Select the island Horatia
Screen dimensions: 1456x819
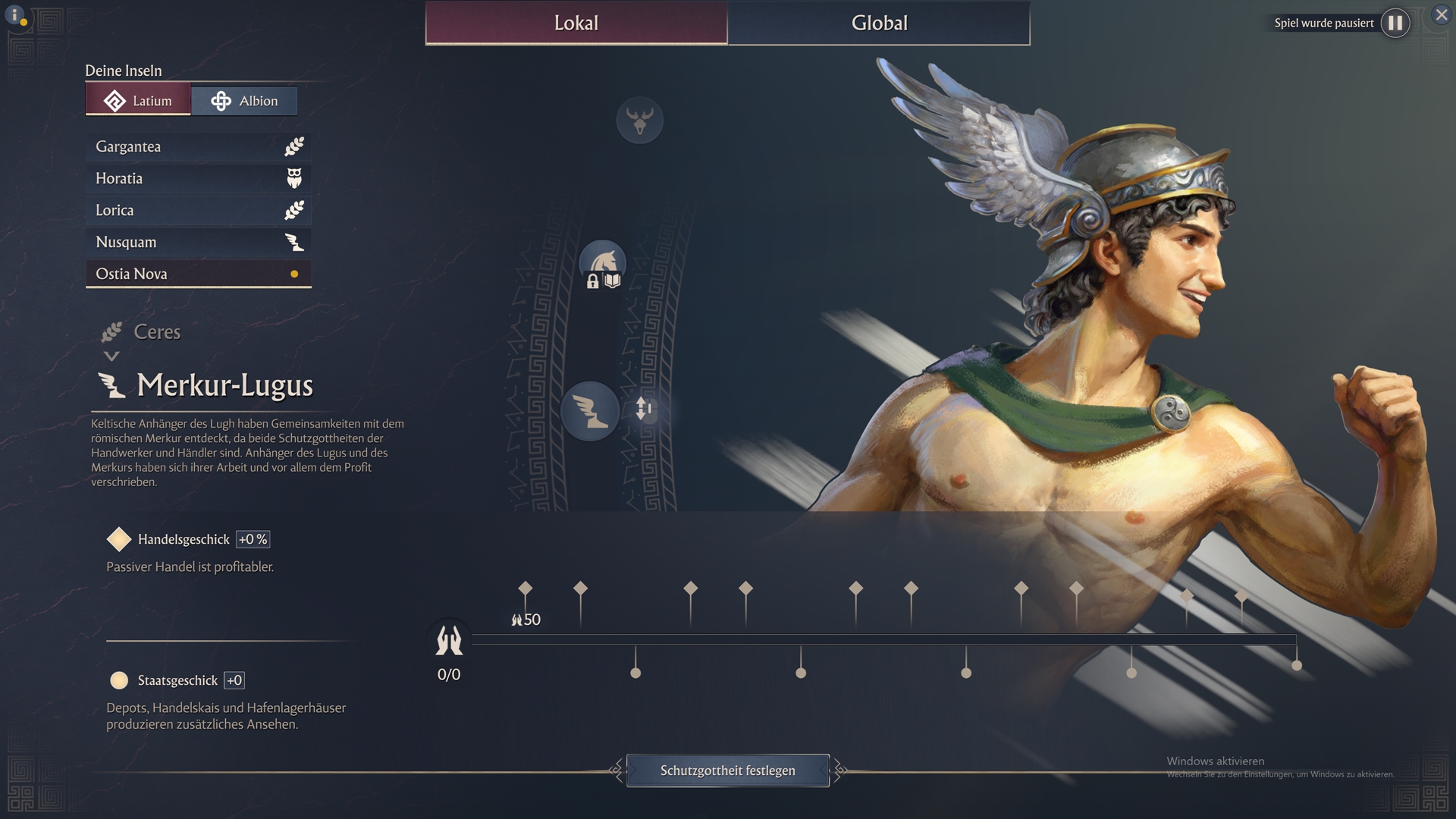coord(198,178)
